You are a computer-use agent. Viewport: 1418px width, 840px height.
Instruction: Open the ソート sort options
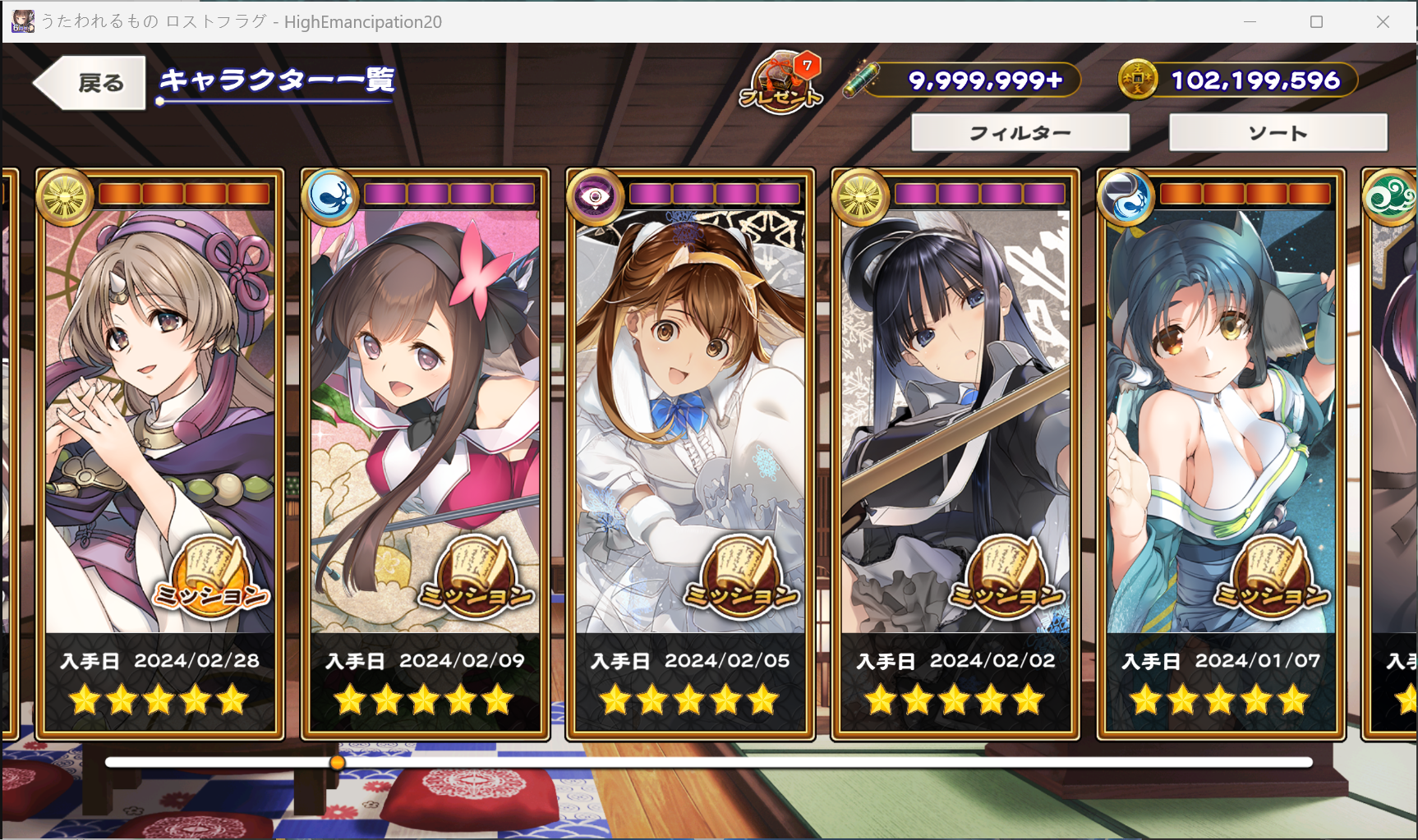click(1278, 133)
